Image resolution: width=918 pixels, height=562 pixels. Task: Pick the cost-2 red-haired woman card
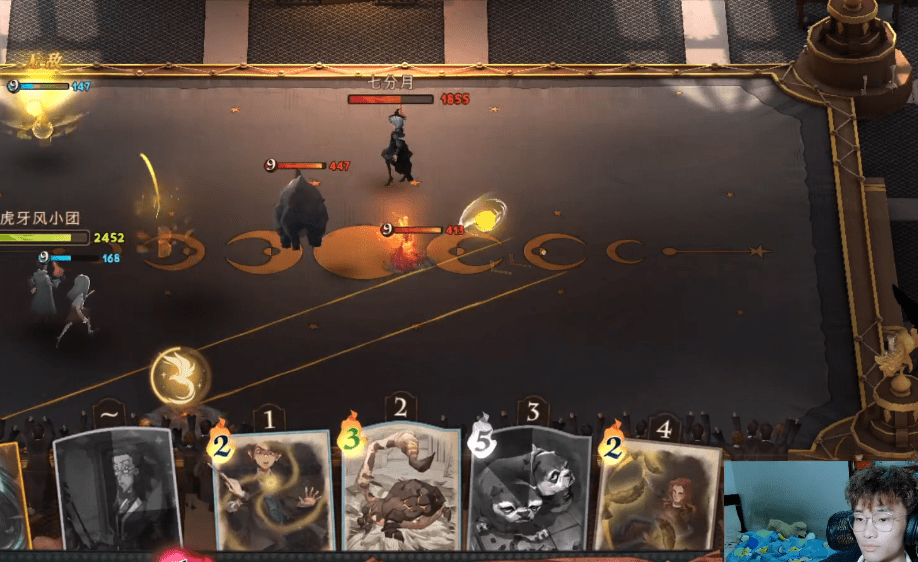click(x=661, y=495)
